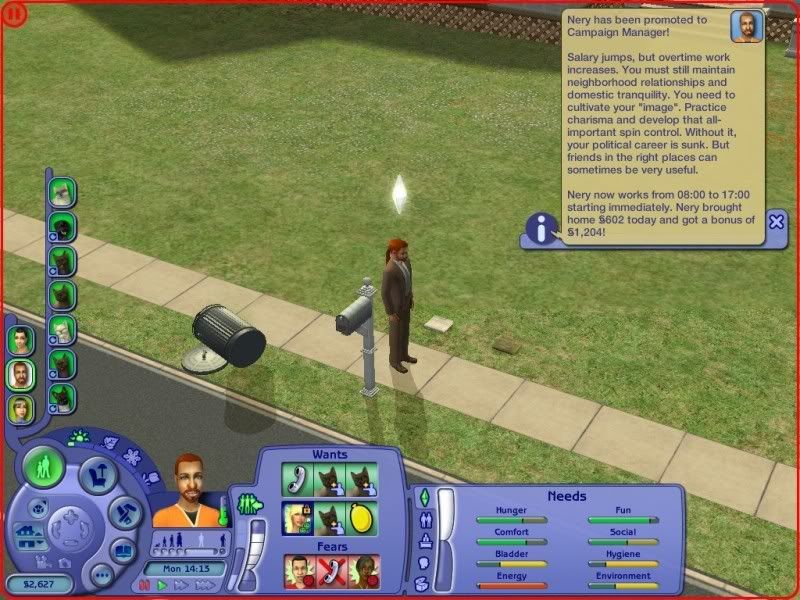Select the locked blonde woman want
Screen dimensions: 800x600
[x=297, y=516]
